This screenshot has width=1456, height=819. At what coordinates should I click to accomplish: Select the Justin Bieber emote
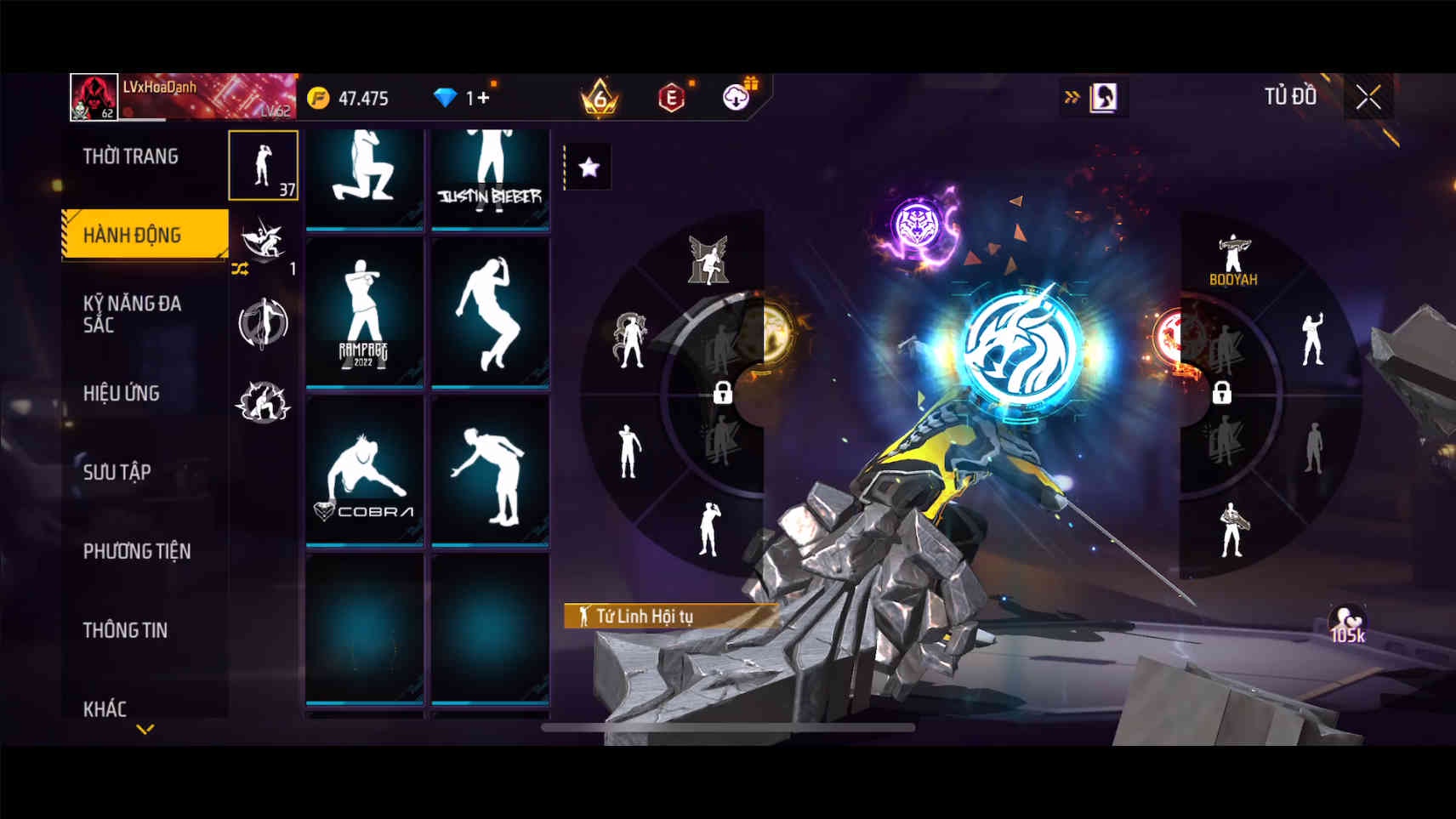pos(490,177)
